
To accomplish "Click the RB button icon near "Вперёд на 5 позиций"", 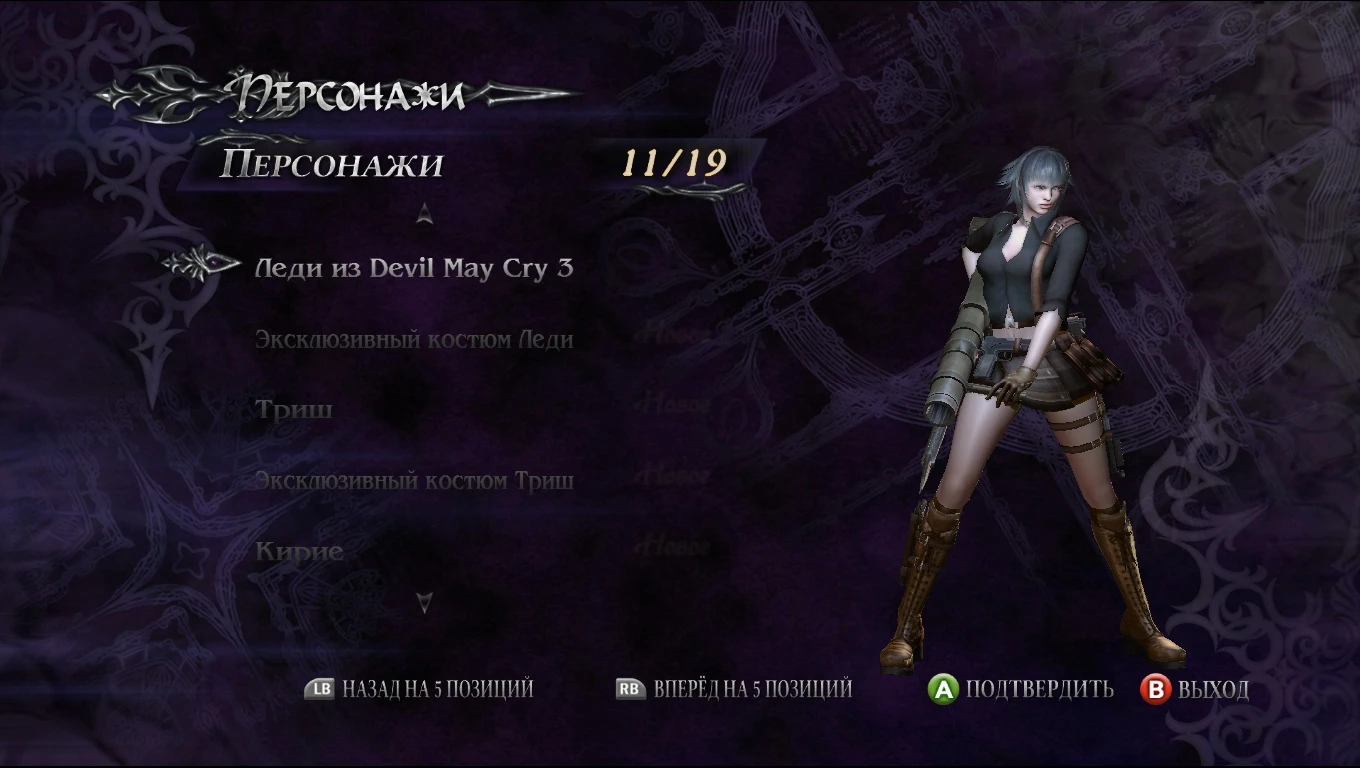I will pos(629,690).
